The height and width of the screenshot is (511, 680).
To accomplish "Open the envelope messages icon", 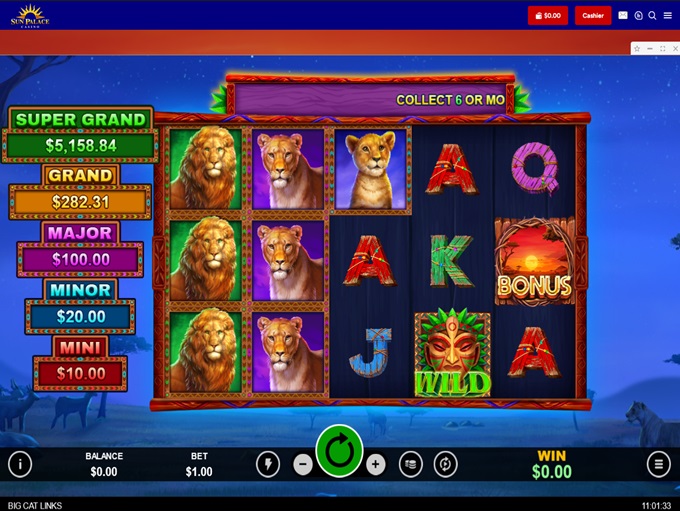I will tap(623, 15).
